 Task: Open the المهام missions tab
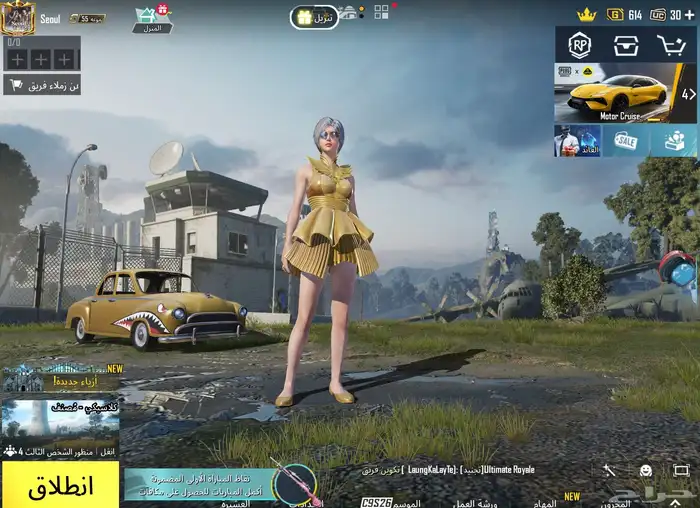point(545,502)
